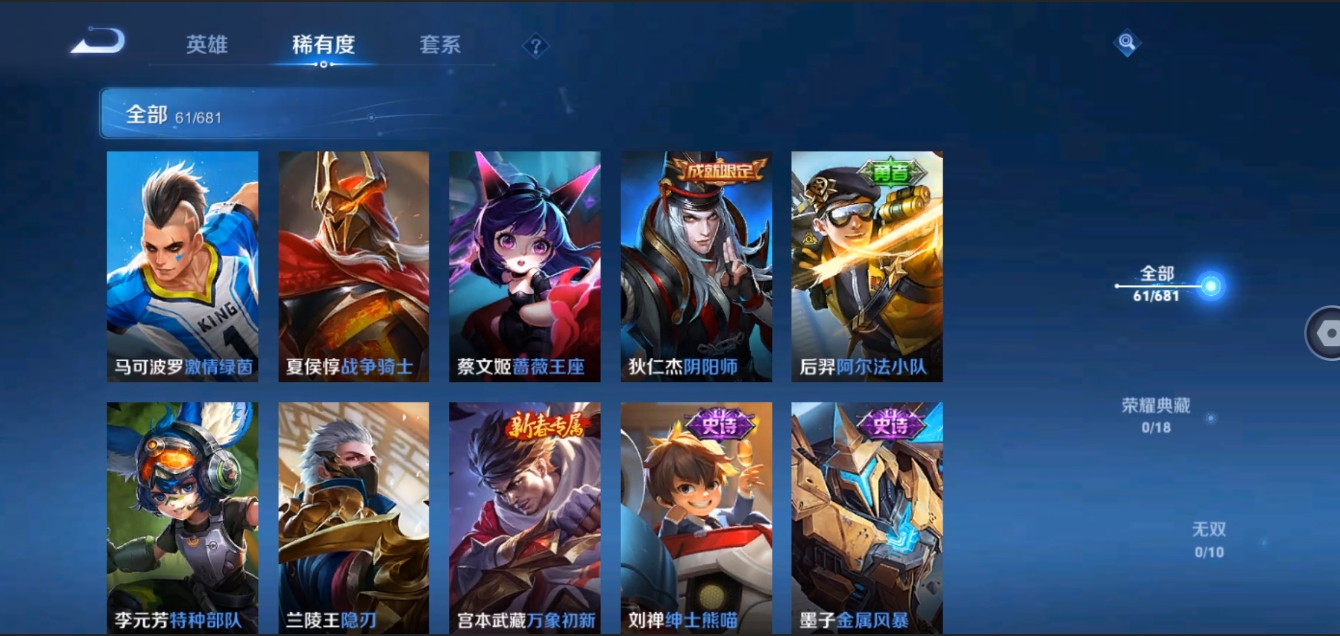The width and height of the screenshot is (1340, 636).
Task: Go back using the return arrow
Action: [x=98, y=42]
